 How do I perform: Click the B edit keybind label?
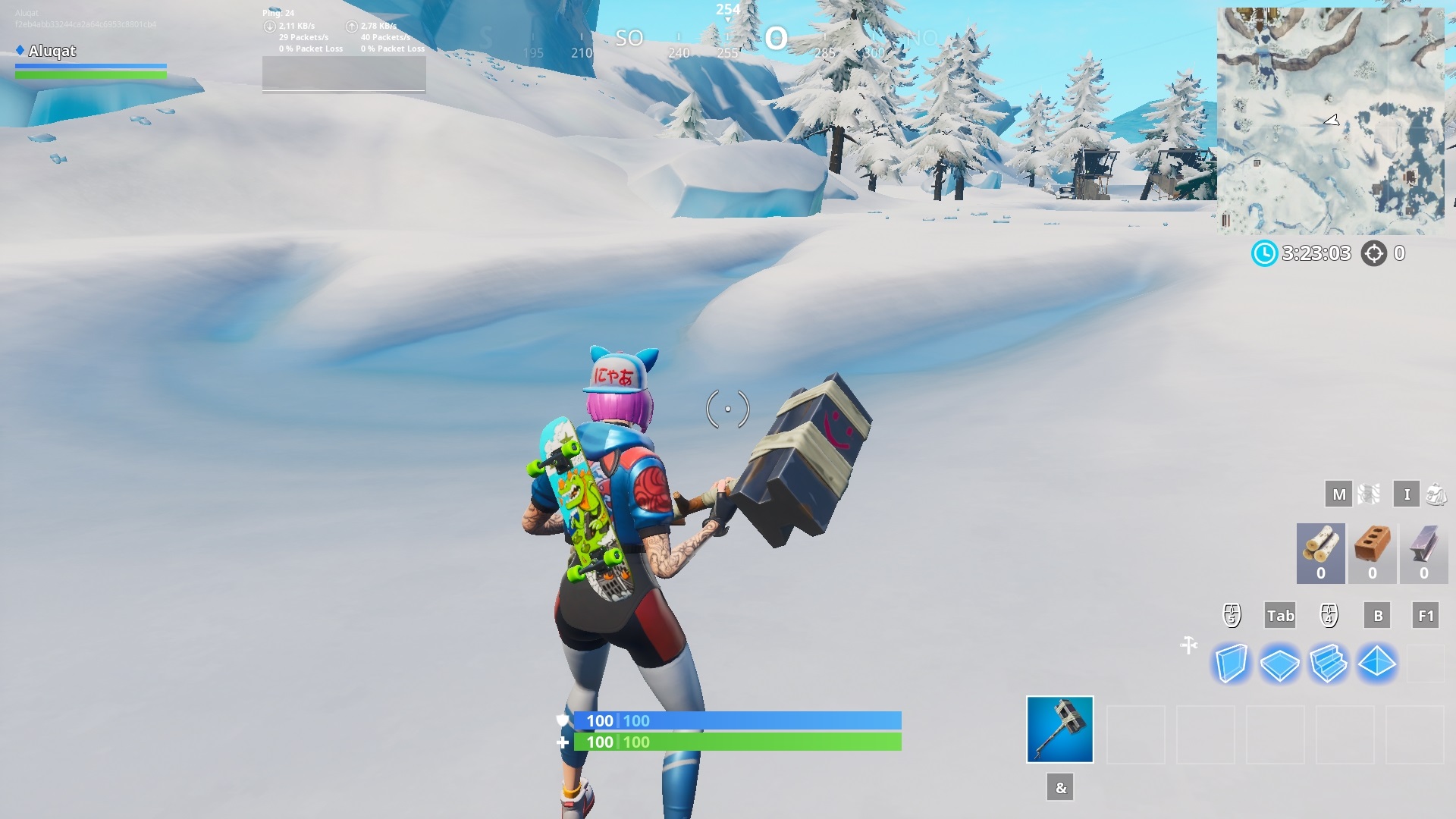tap(1377, 616)
